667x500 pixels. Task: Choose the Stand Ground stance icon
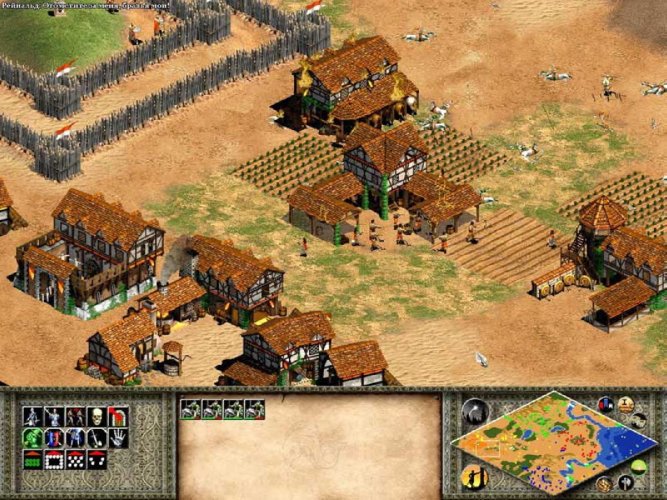coord(75,437)
